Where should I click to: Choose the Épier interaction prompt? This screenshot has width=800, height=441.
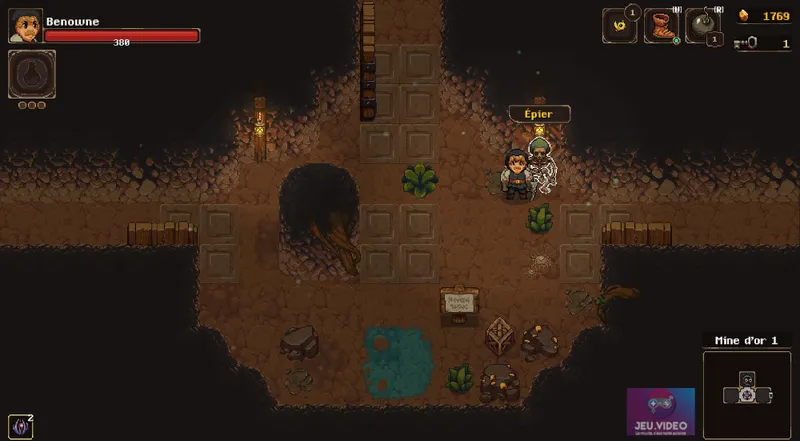click(x=539, y=113)
